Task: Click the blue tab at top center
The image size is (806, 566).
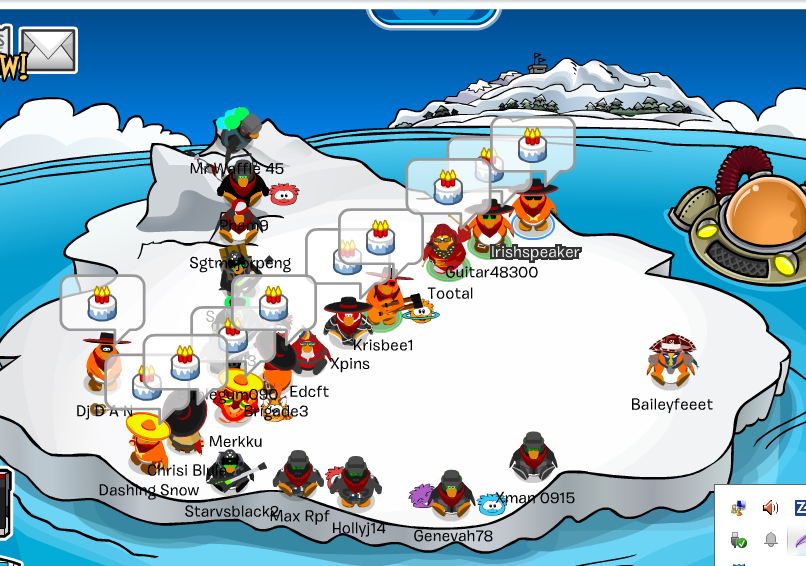Action: (x=433, y=14)
